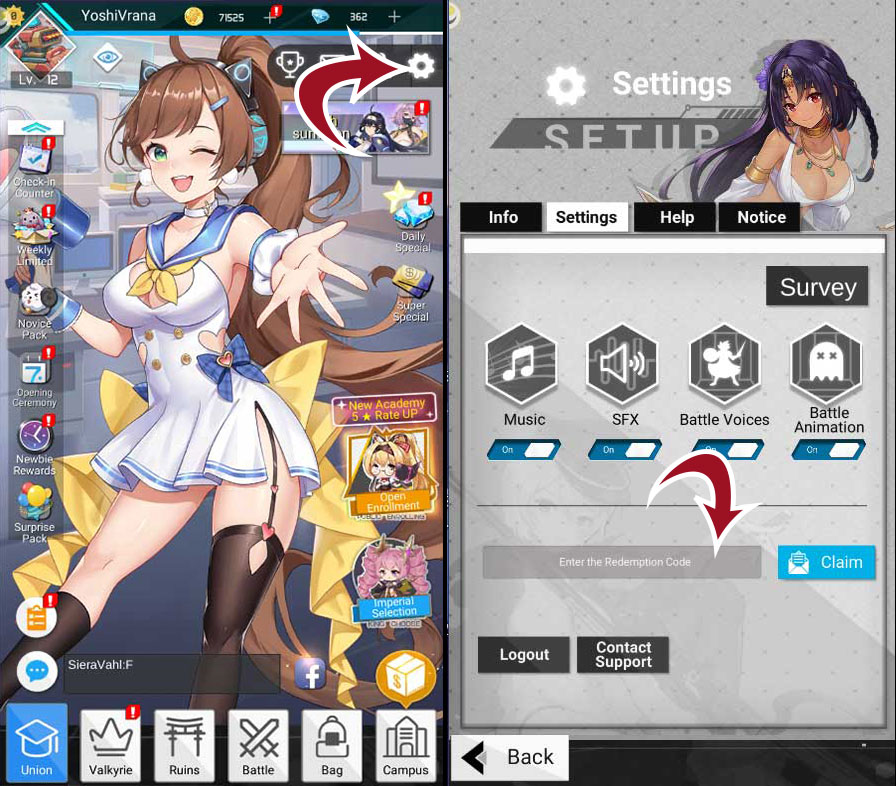Image resolution: width=896 pixels, height=786 pixels.
Task: Click the Redemption Code input field
Action: (x=624, y=562)
